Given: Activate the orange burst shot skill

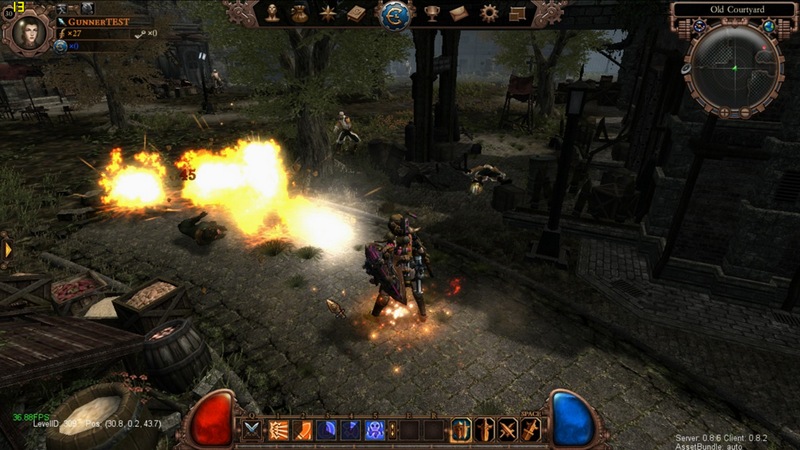Looking at the screenshot, I should [x=278, y=430].
